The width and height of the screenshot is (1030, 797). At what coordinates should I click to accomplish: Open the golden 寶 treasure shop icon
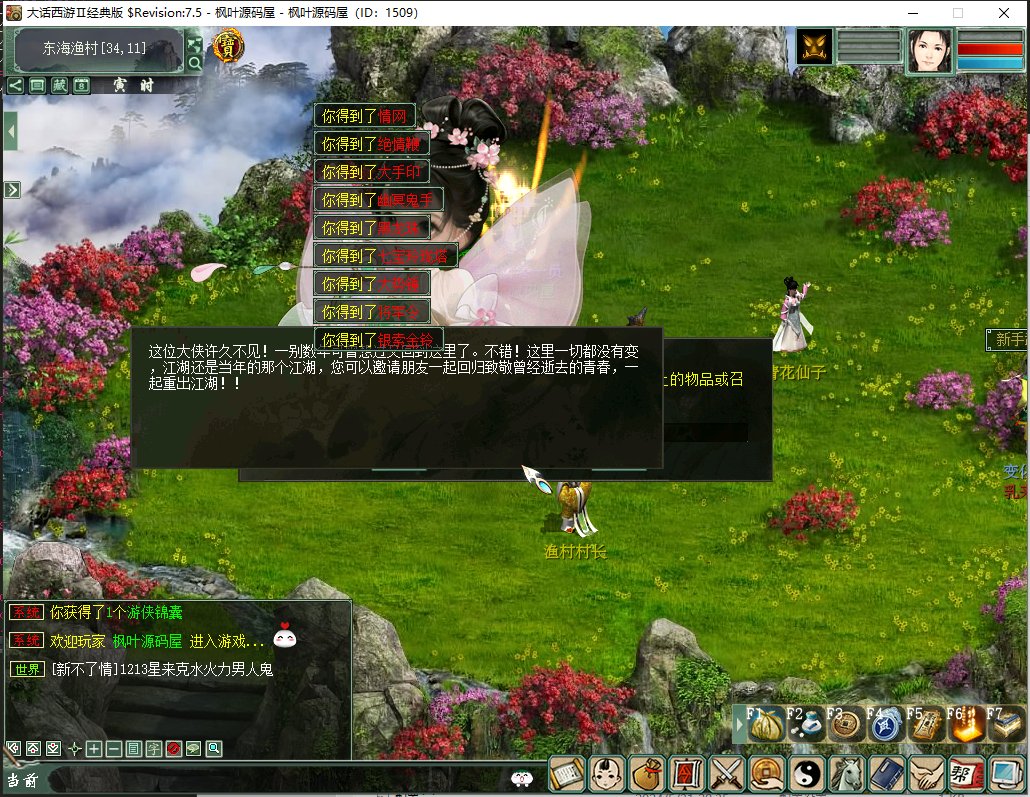pos(229,46)
